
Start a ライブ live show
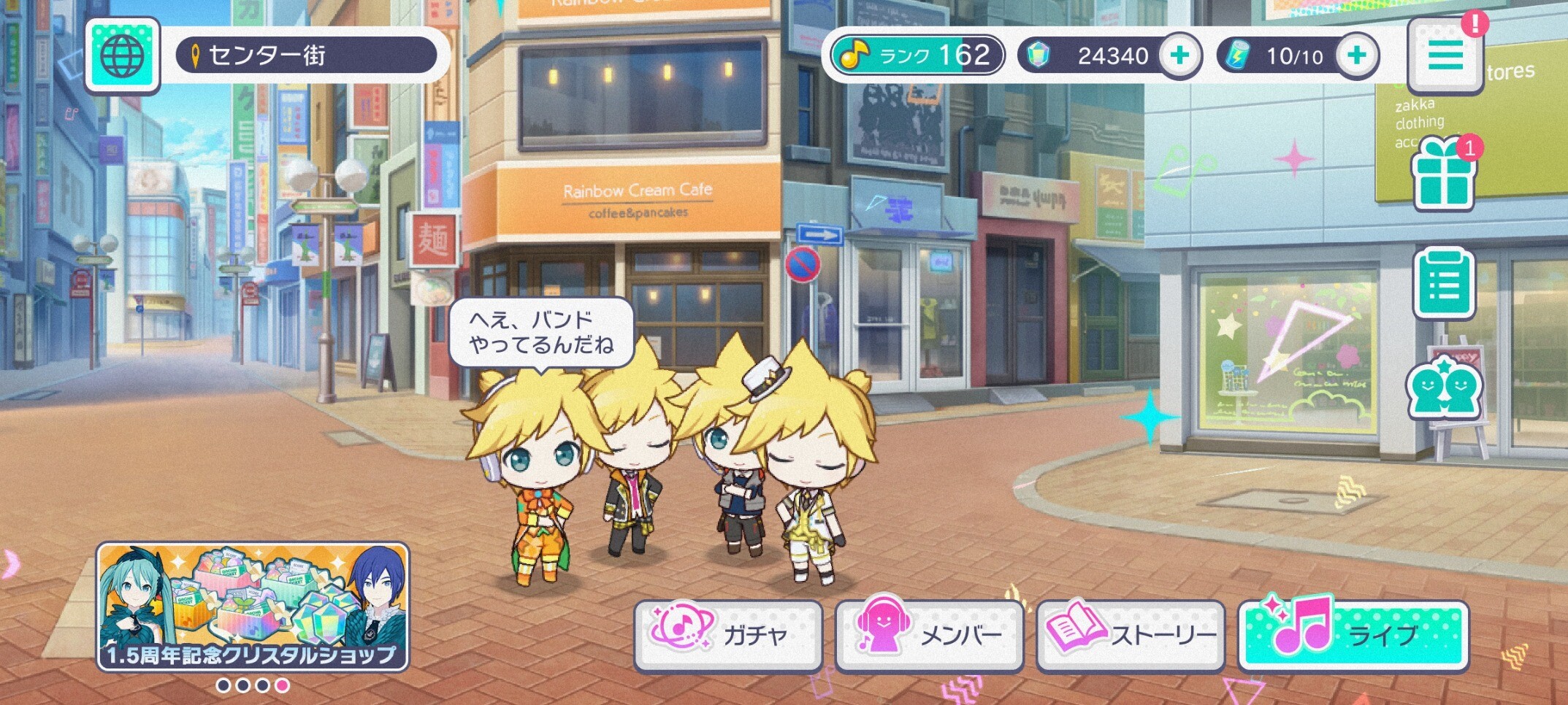coord(1353,634)
